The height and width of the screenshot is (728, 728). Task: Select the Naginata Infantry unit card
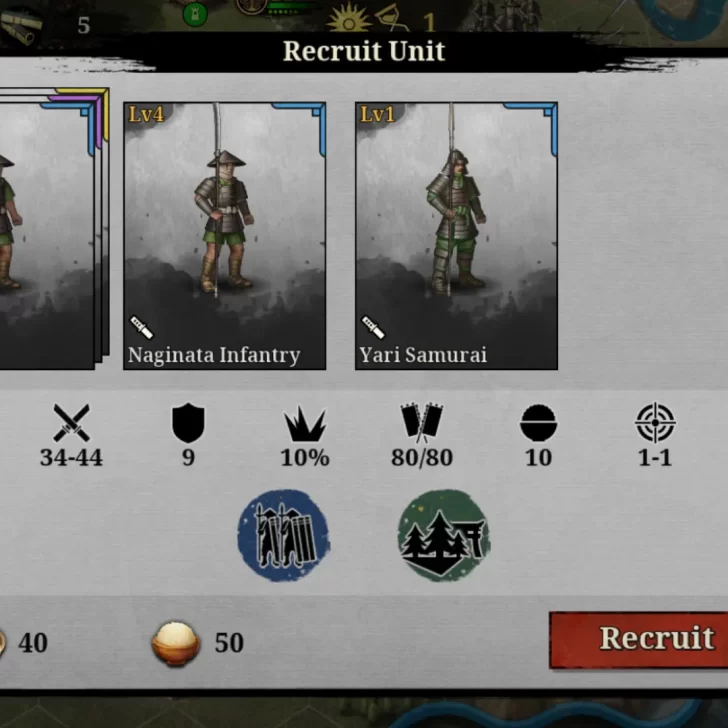(x=225, y=236)
